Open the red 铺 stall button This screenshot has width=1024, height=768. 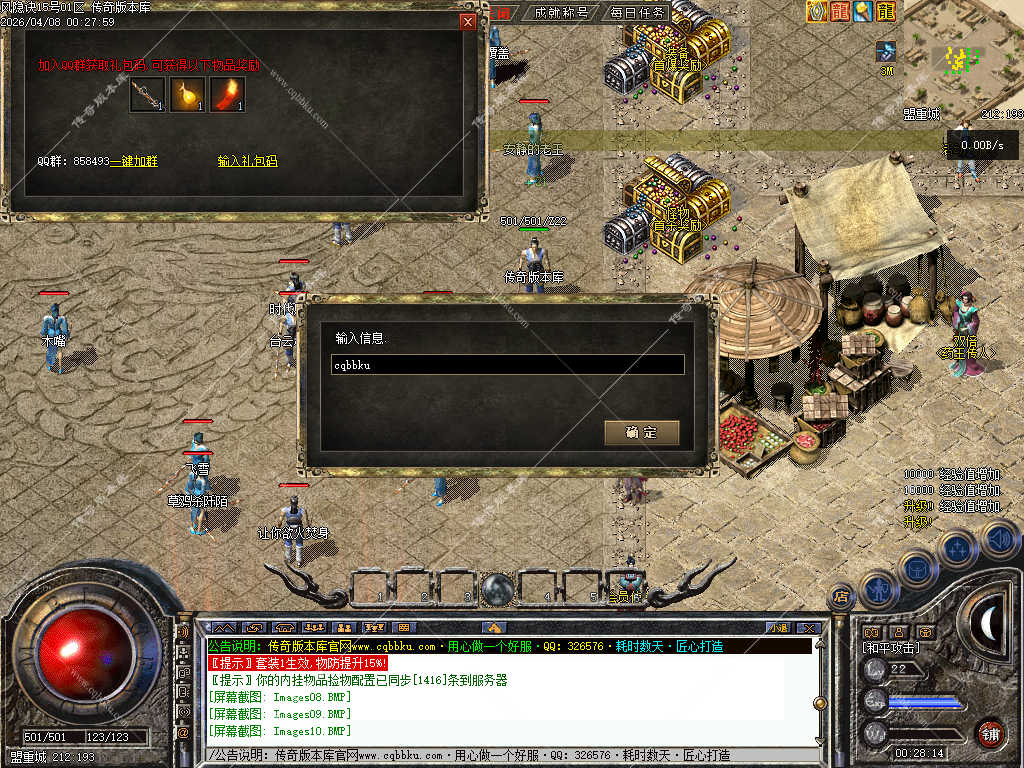(x=989, y=734)
